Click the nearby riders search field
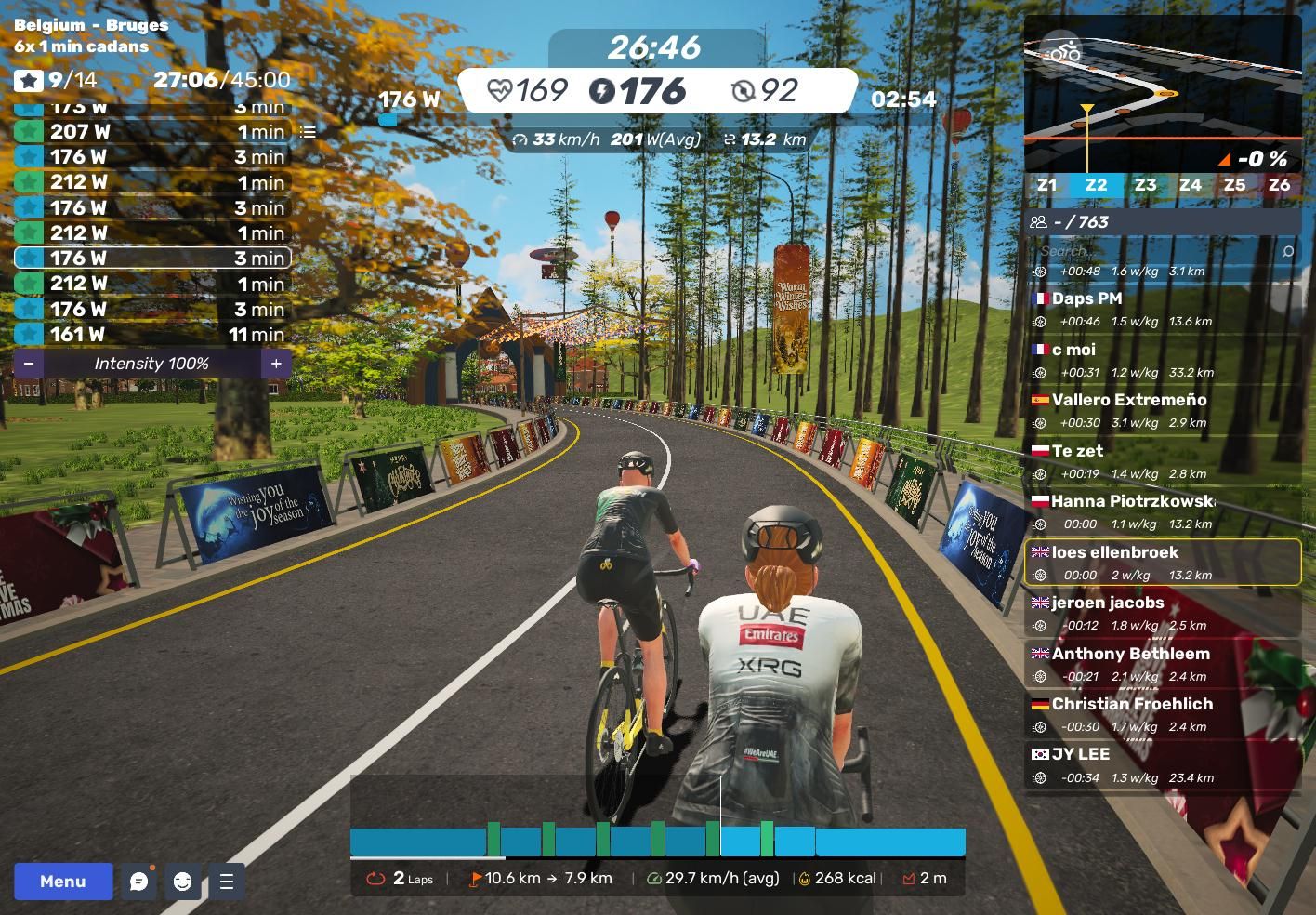 pyautogui.click(x=1152, y=251)
